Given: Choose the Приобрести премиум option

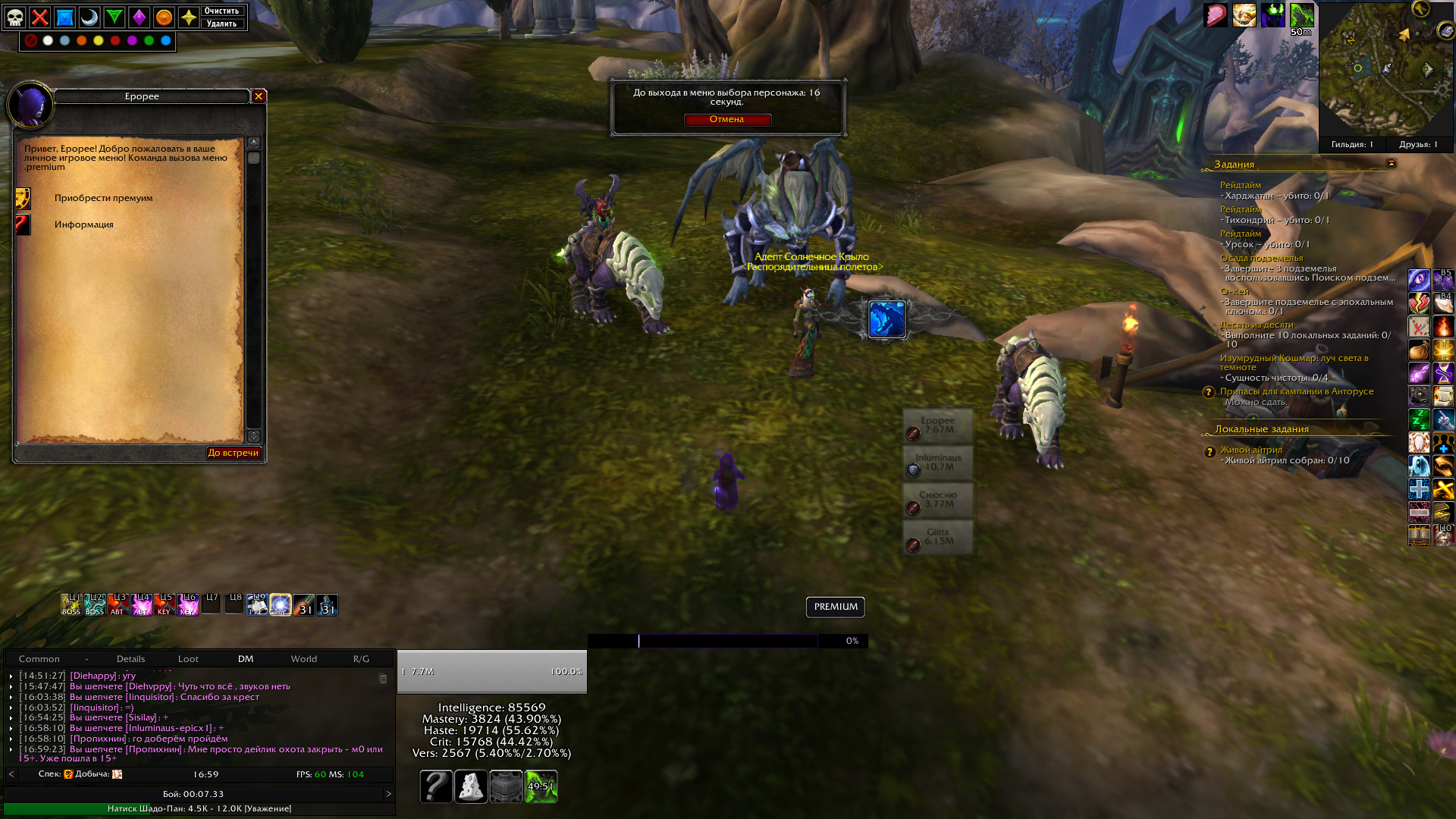Looking at the screenshot, I should [103, 198].
